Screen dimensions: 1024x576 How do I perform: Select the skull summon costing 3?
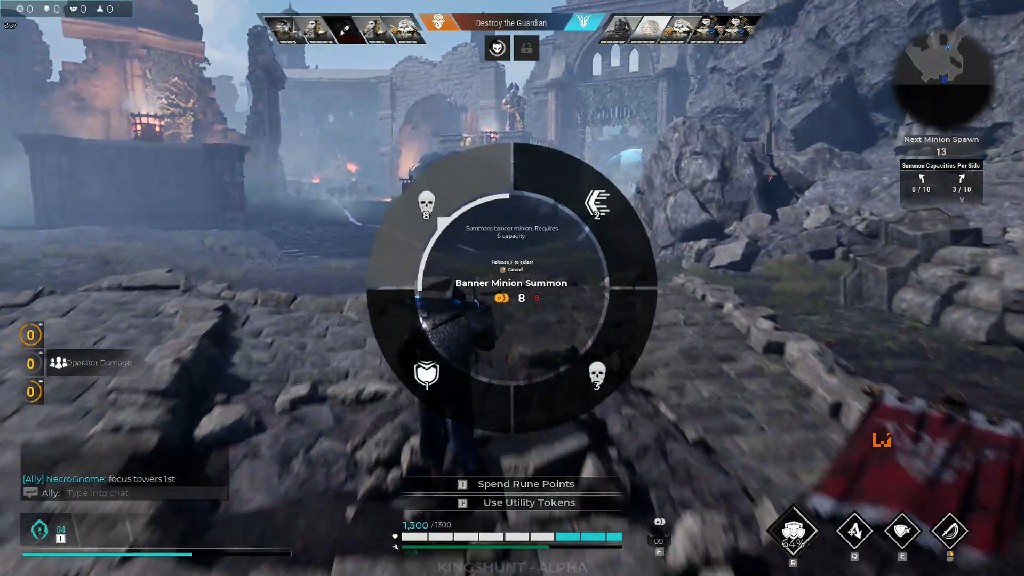pyautogui.click(x=597, y=375)
